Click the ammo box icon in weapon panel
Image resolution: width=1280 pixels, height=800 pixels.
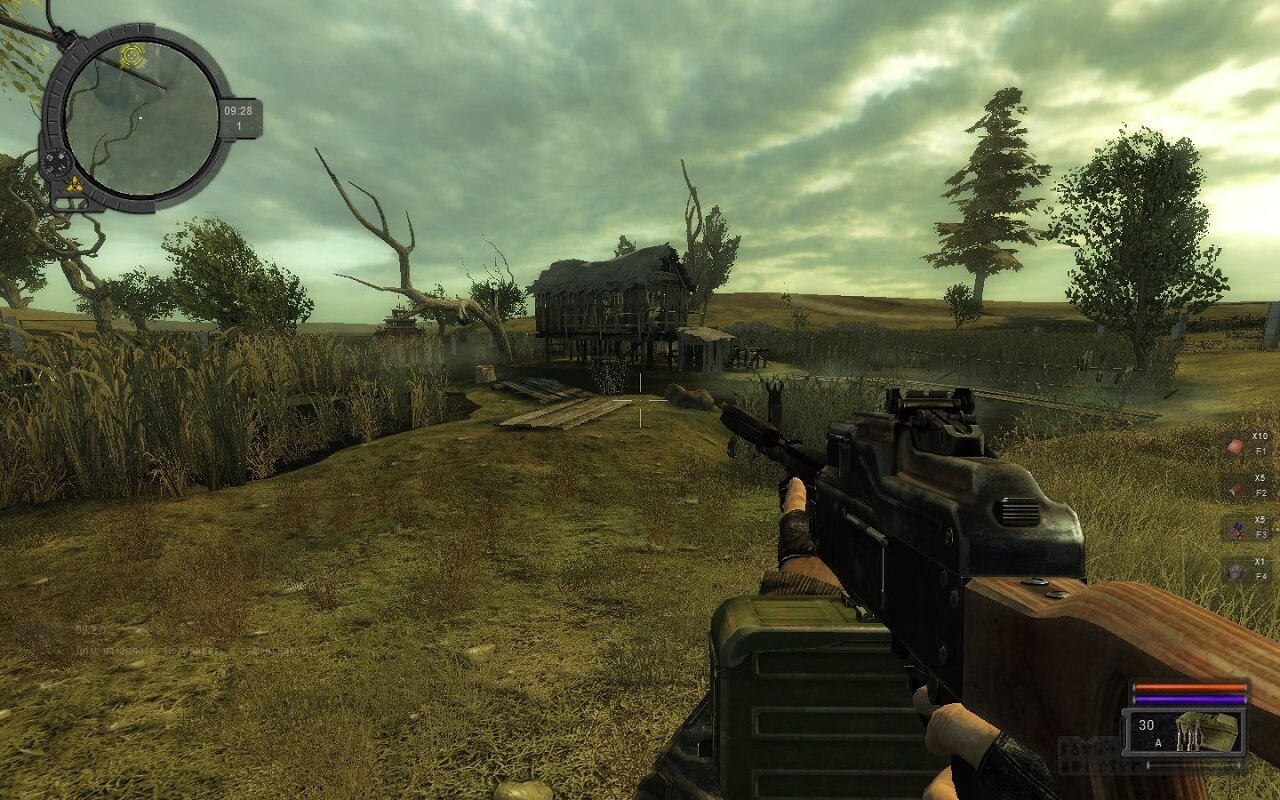tap(1198, 730)
